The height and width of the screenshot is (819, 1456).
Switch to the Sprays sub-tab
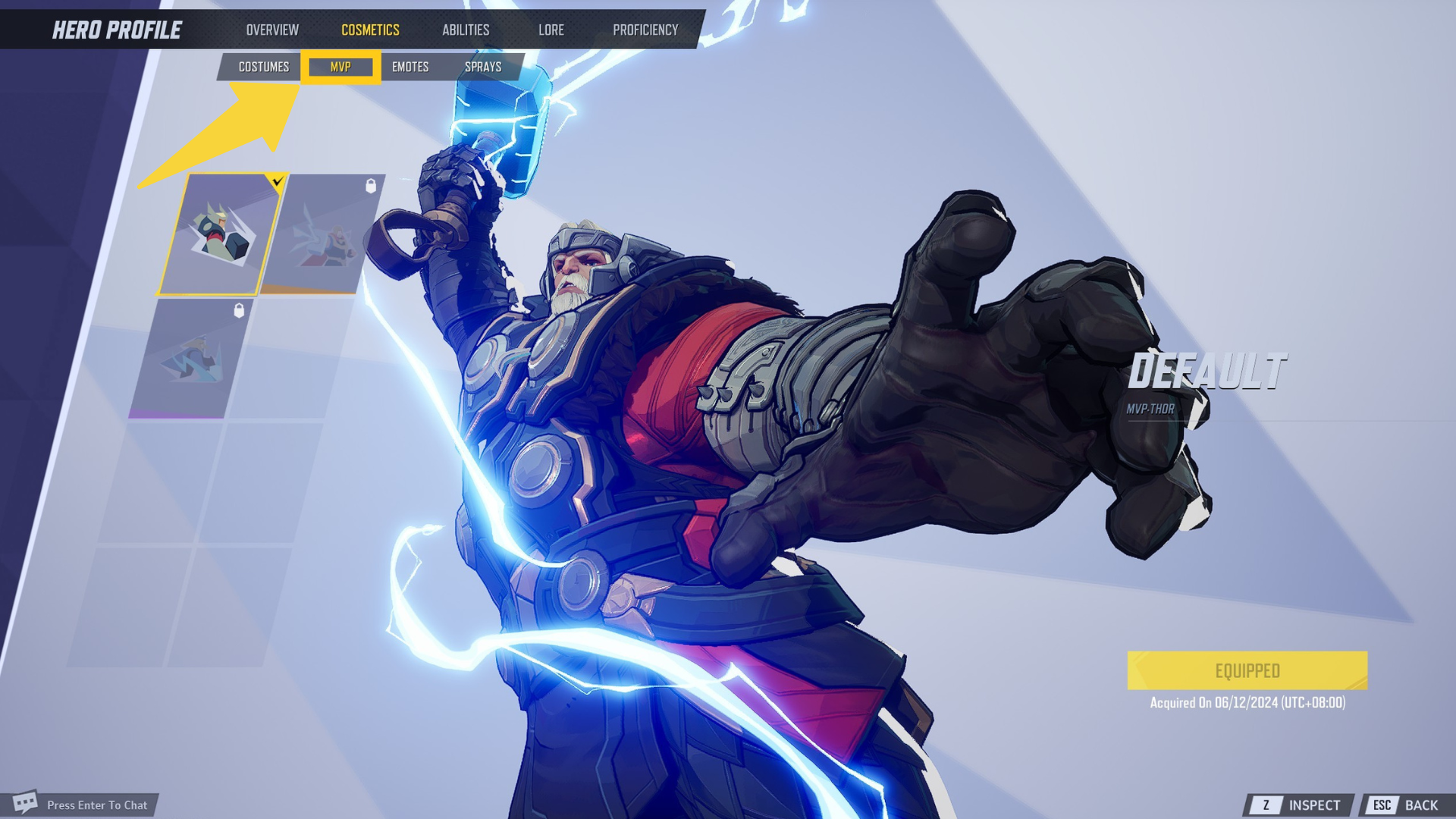(483, 67)
